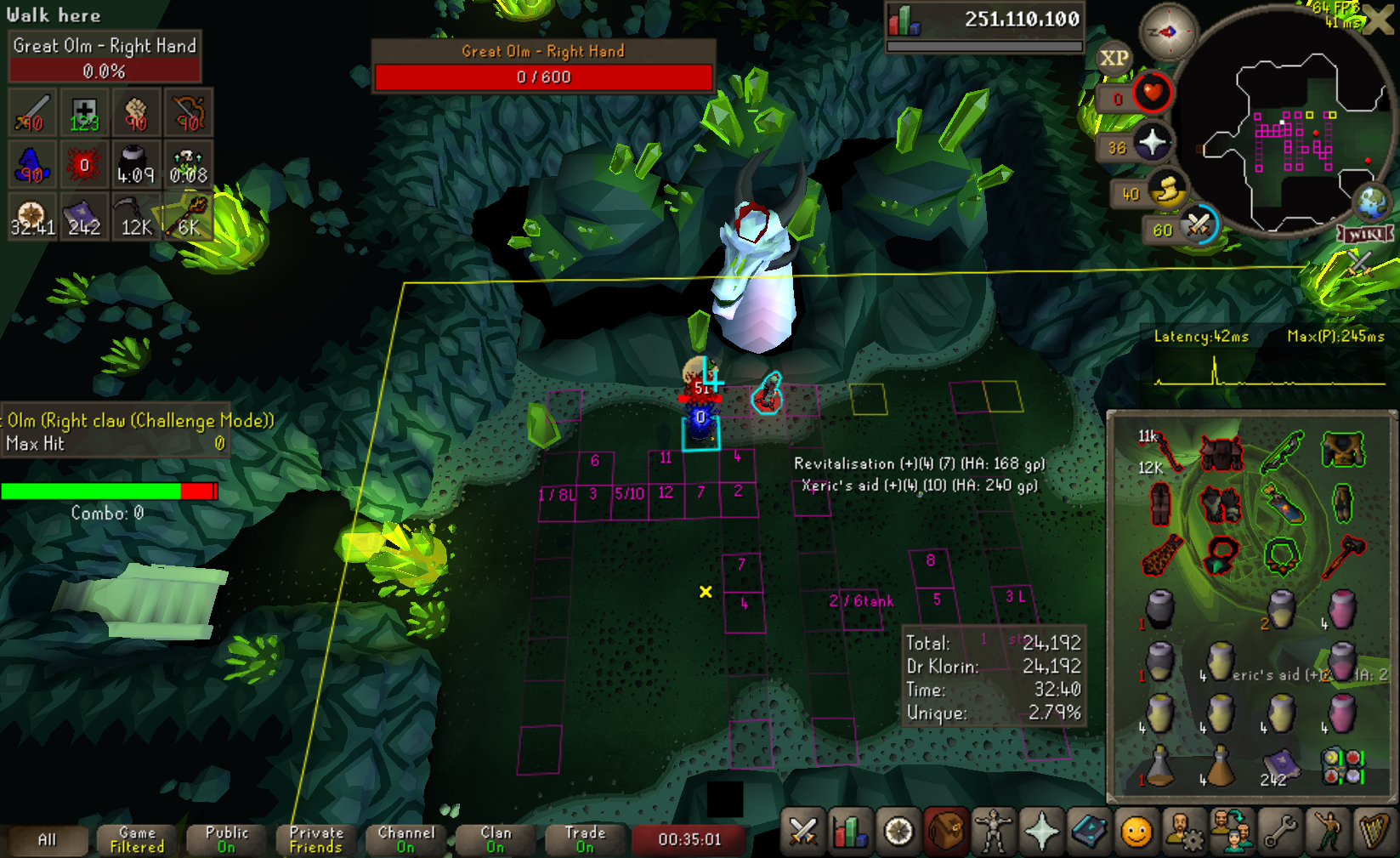Open the Emotes tab with smiley face

point(1136,832)
